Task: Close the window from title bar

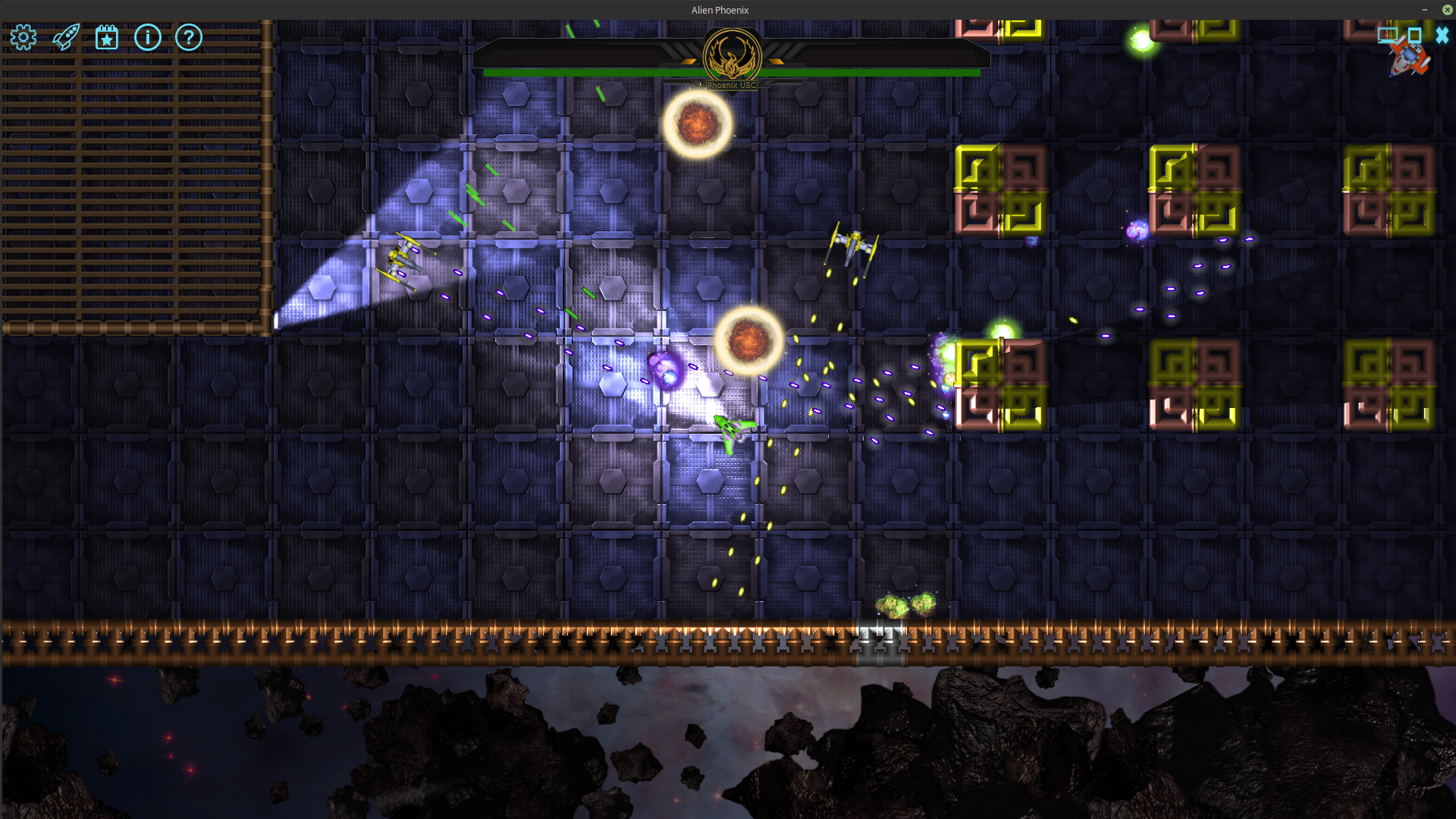Action: point(1447,10)
